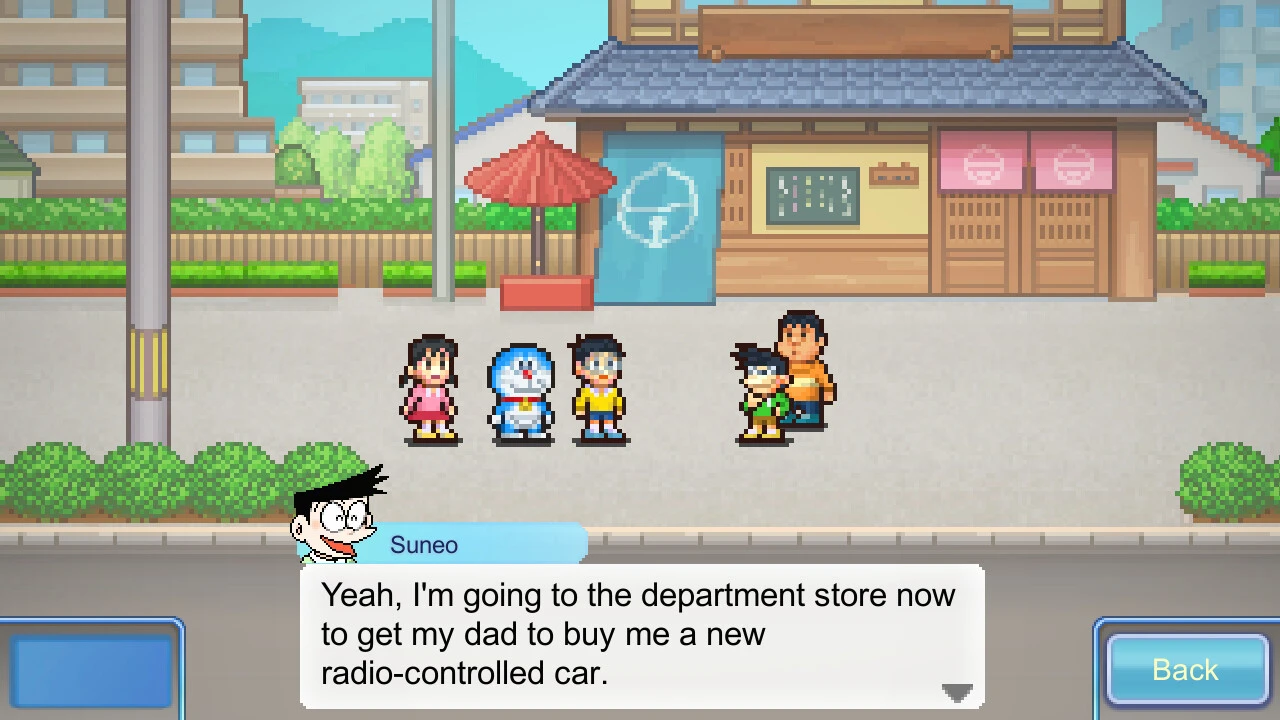1280x720 pixels.
Task: Click the red paper umbrella
Action: pos(540,175)
